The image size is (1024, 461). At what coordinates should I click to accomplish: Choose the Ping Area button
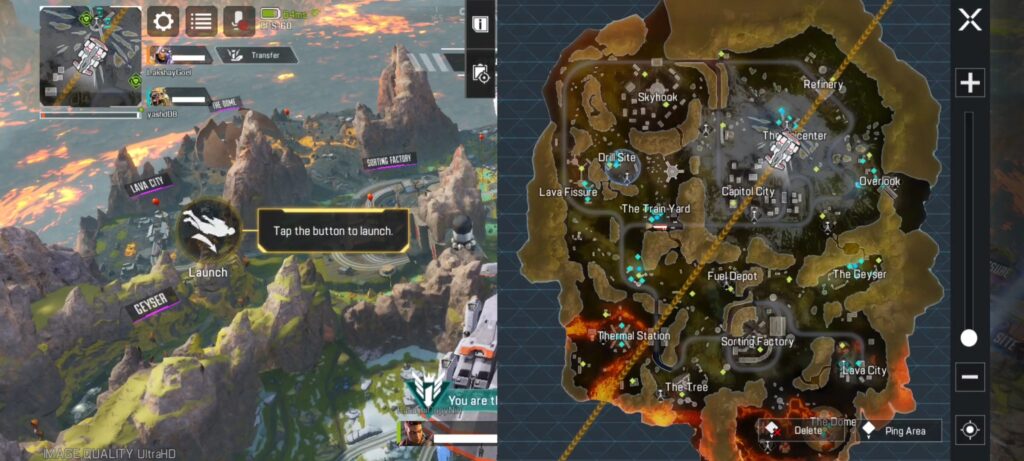pyautogui.click(x=901, y=431)
